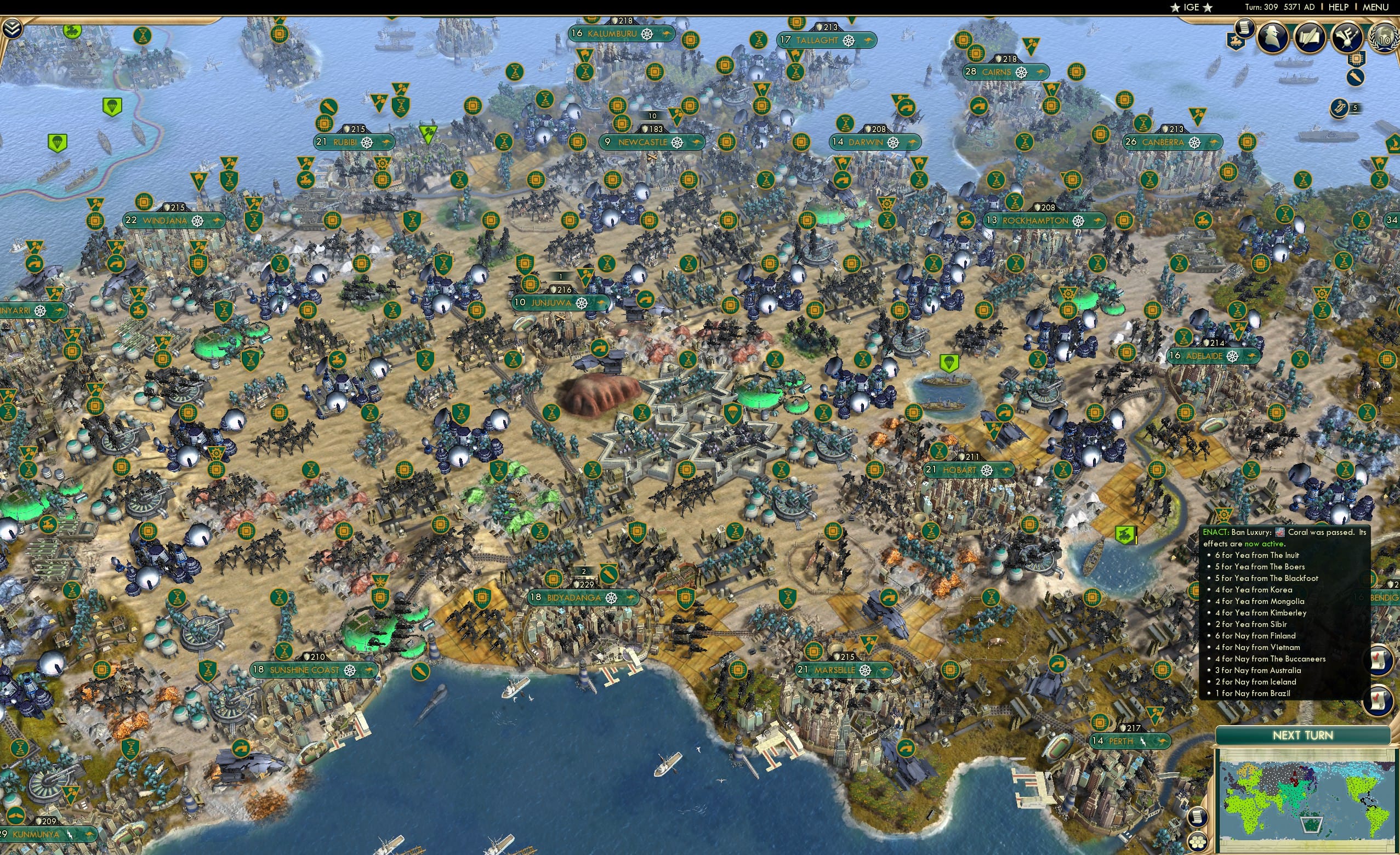This screenshot has width=1400, height=855.
Task: Open the map options scroll icon above minimap
Action: 1198,817
